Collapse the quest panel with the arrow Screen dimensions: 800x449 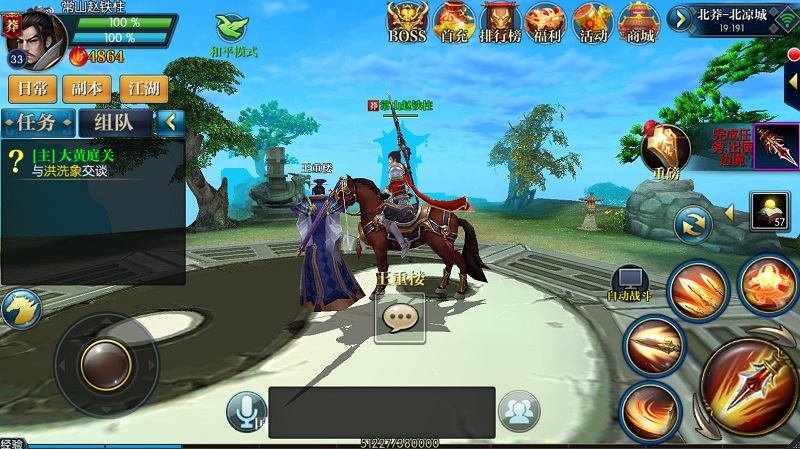click(171, 122)
